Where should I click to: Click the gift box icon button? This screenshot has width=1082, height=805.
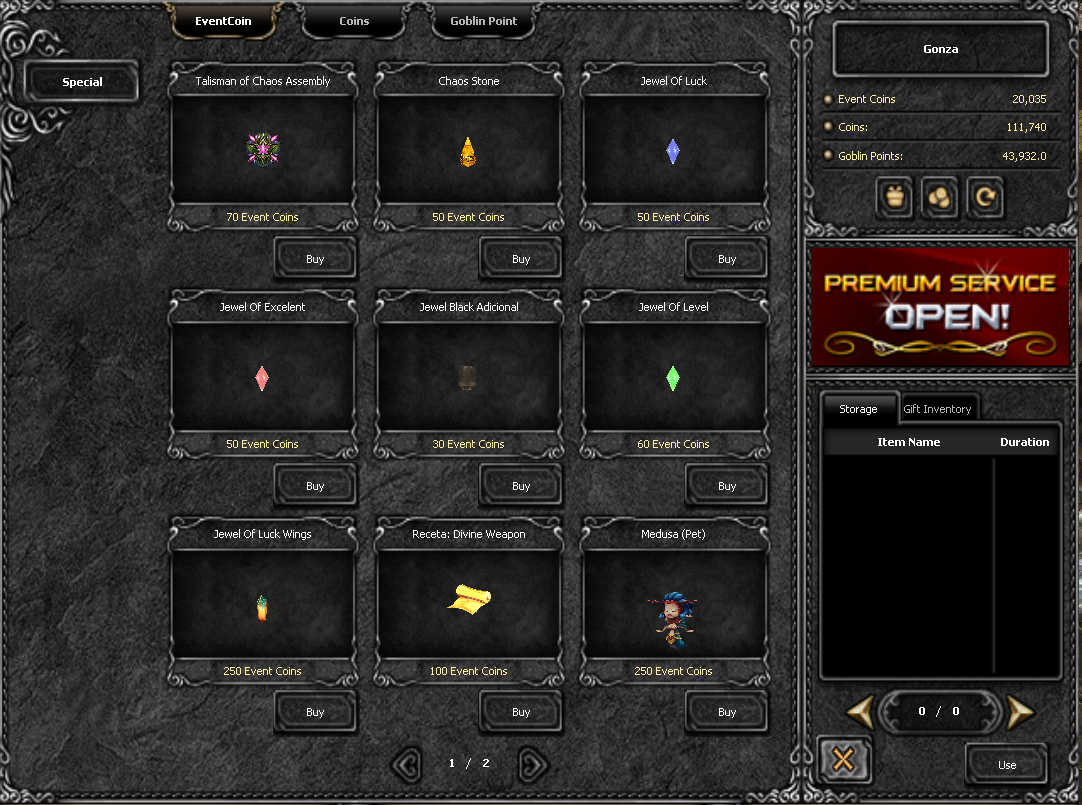tap(894, 197)
